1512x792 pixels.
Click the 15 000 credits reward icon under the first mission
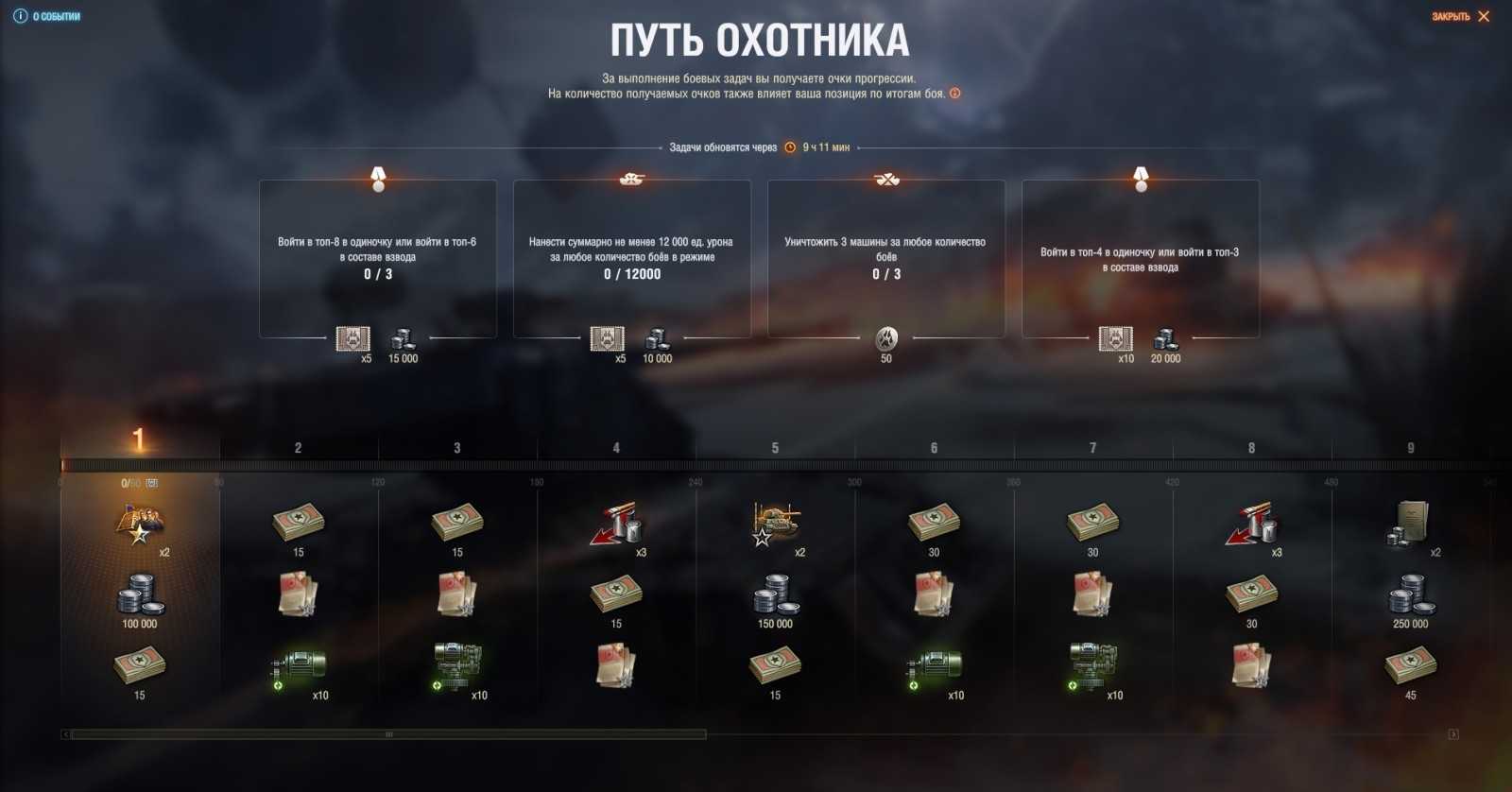pos(403,338)
